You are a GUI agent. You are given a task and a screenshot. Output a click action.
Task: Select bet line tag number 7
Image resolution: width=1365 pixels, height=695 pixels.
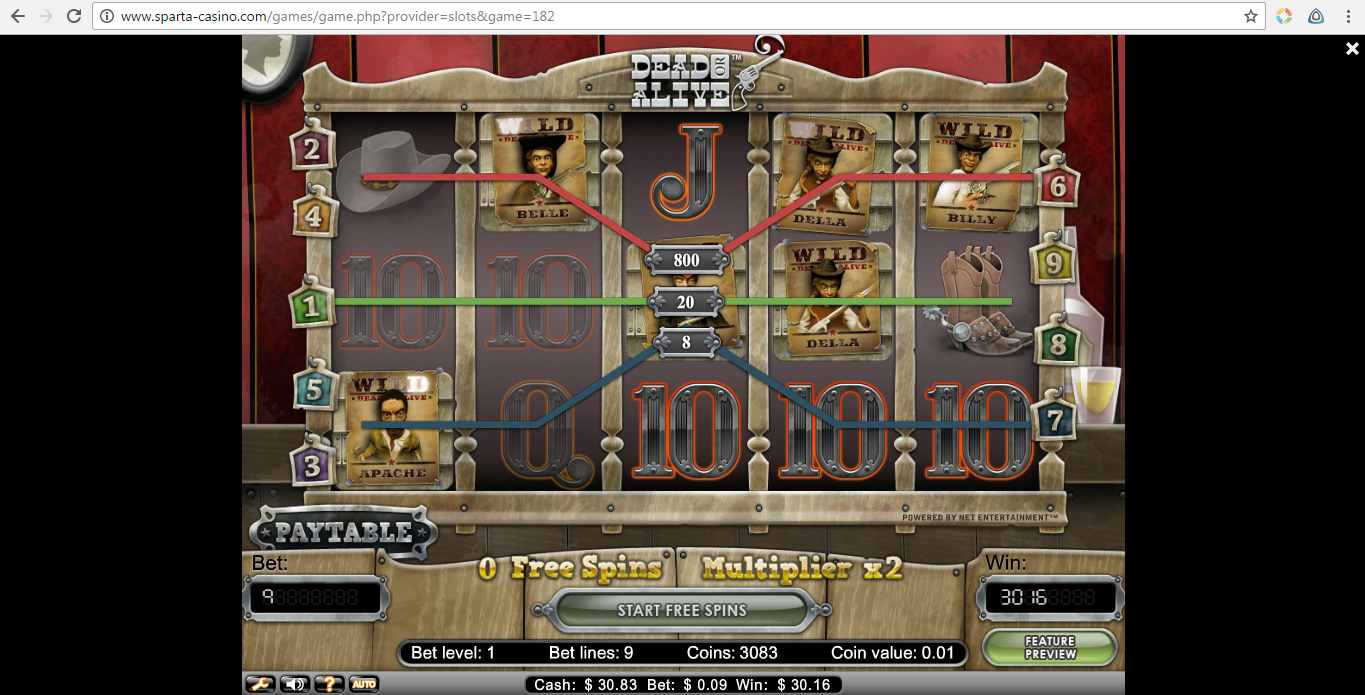1053,420
